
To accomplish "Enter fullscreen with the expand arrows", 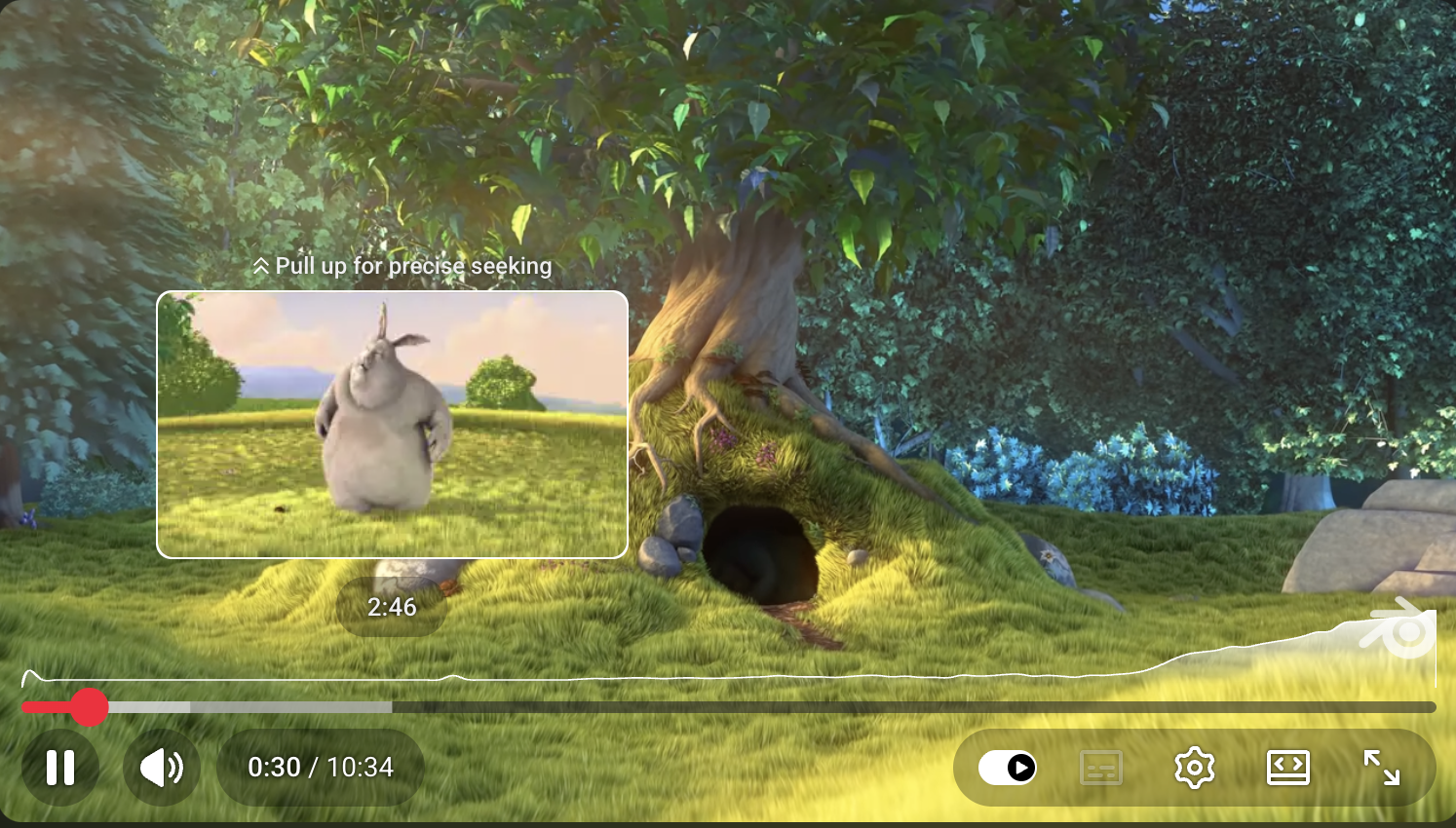I will [1384, 768].
